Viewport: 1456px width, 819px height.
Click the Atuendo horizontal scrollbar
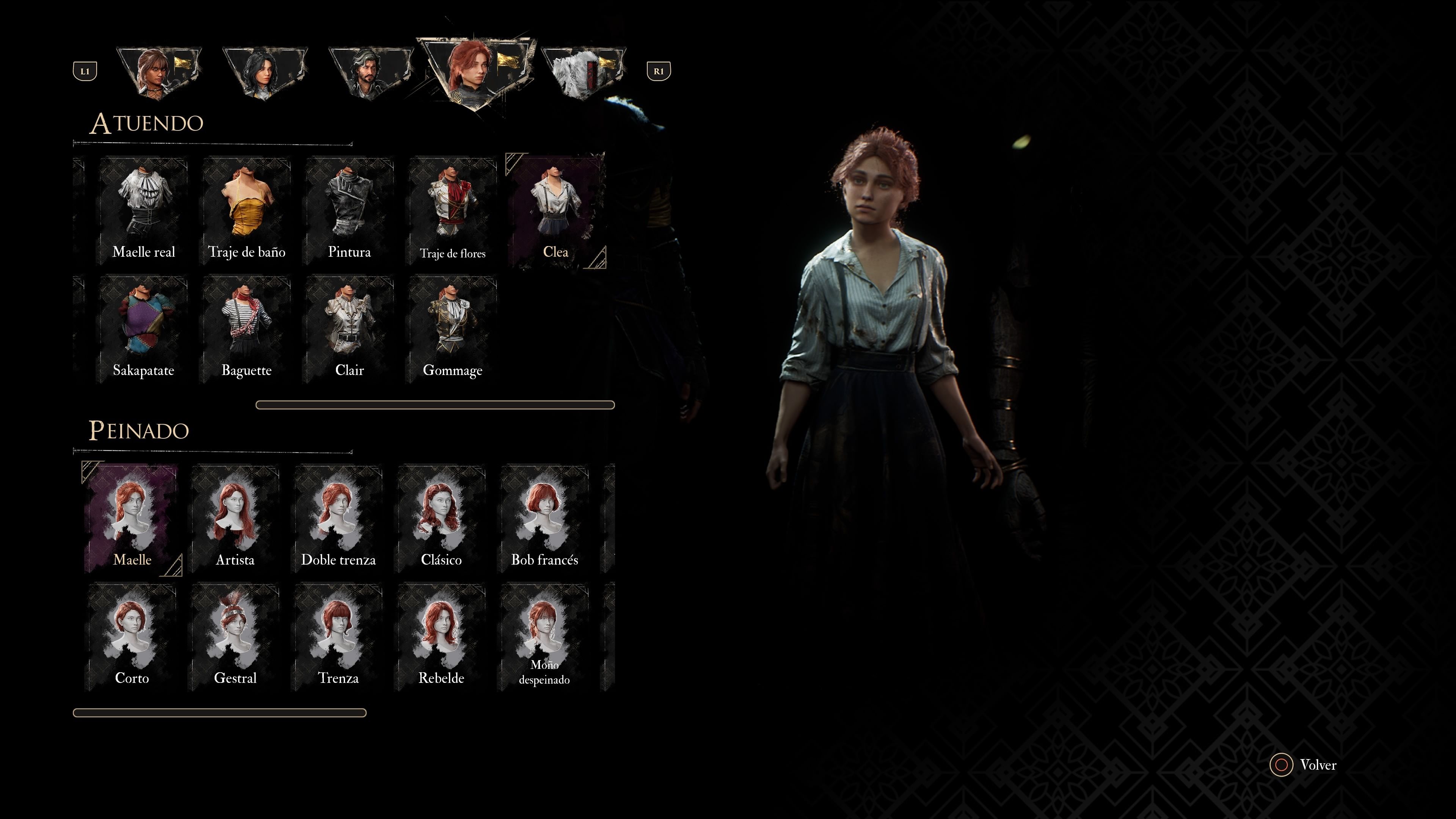pos(435,405)
